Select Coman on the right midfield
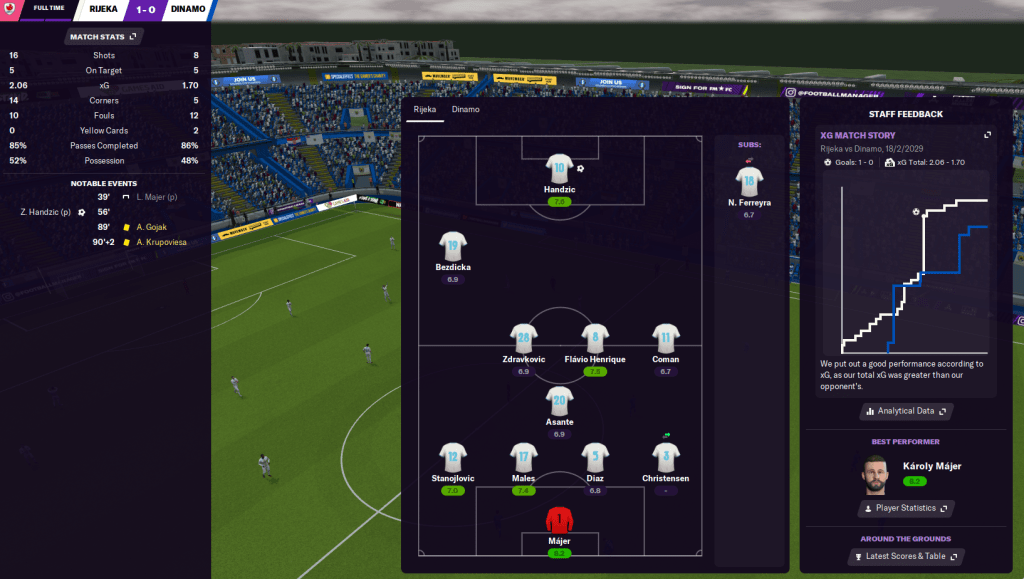 [665, 338]
